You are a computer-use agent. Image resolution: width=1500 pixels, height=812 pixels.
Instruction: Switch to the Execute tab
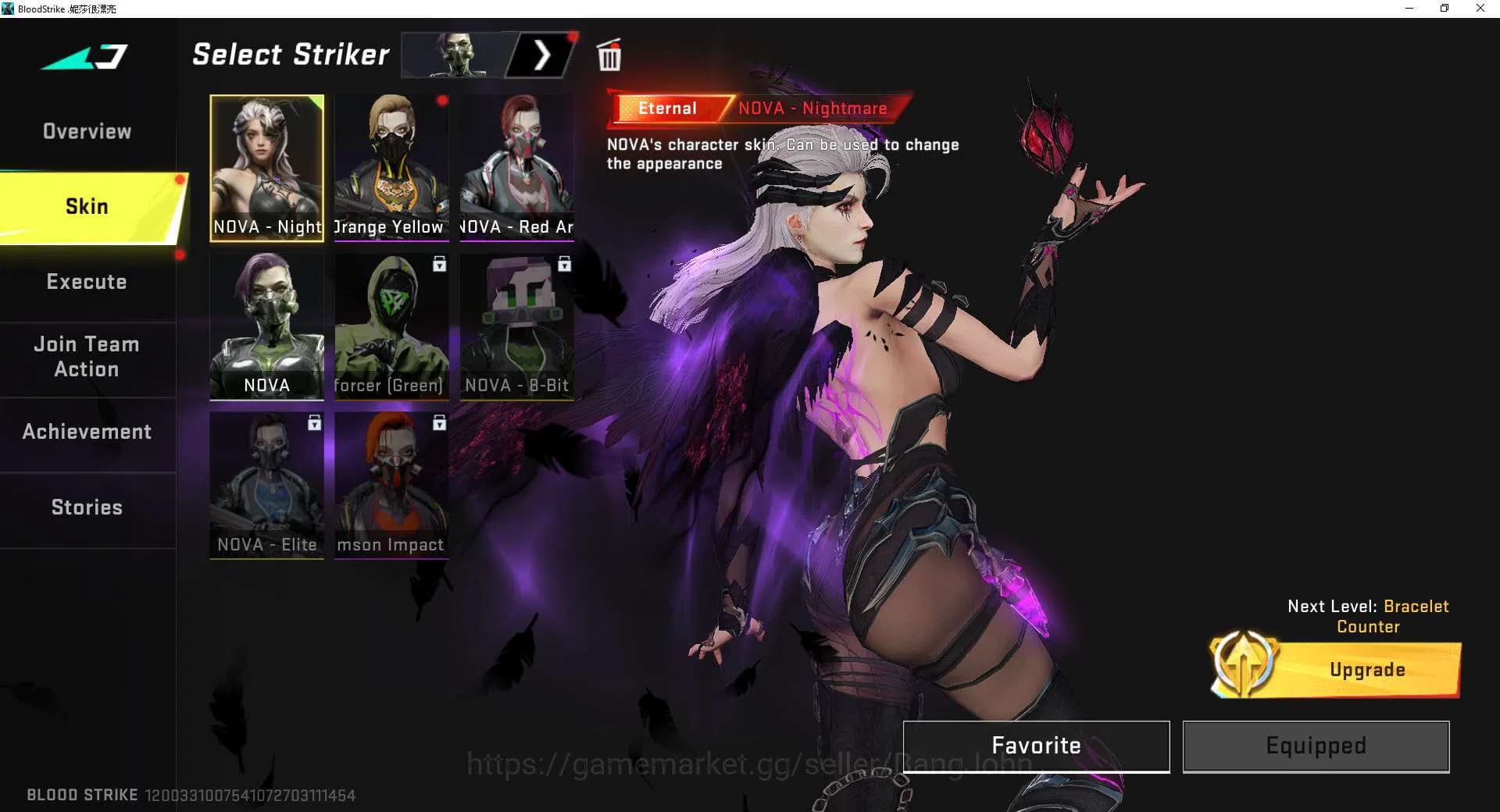tap(87, 281)
